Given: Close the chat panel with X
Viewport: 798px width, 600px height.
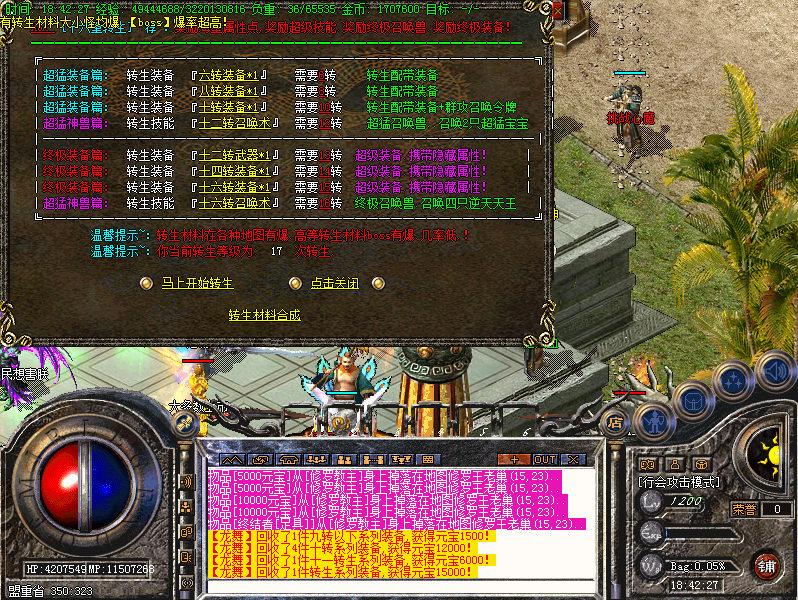Looking at the screenshot, I should 573,459.
